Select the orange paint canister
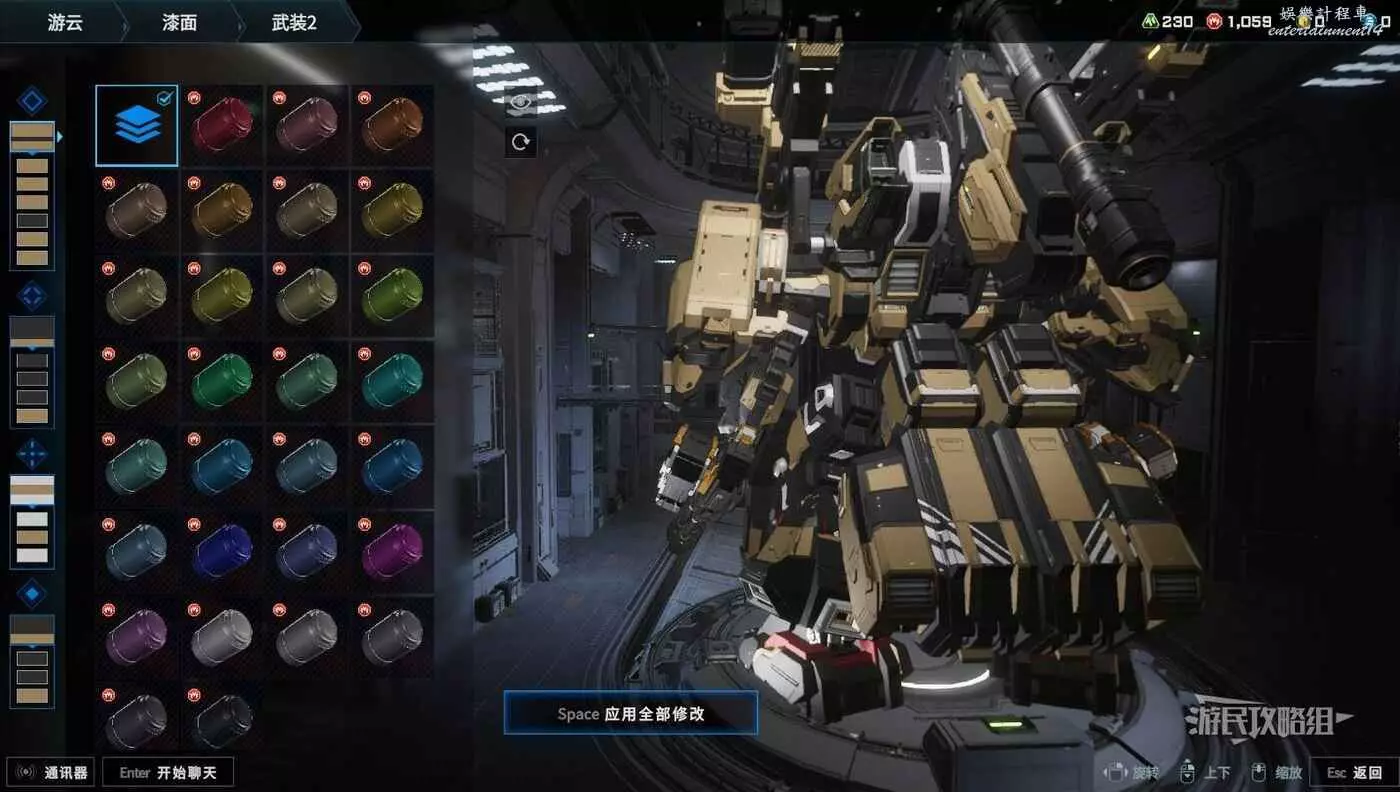 [392, 125]
